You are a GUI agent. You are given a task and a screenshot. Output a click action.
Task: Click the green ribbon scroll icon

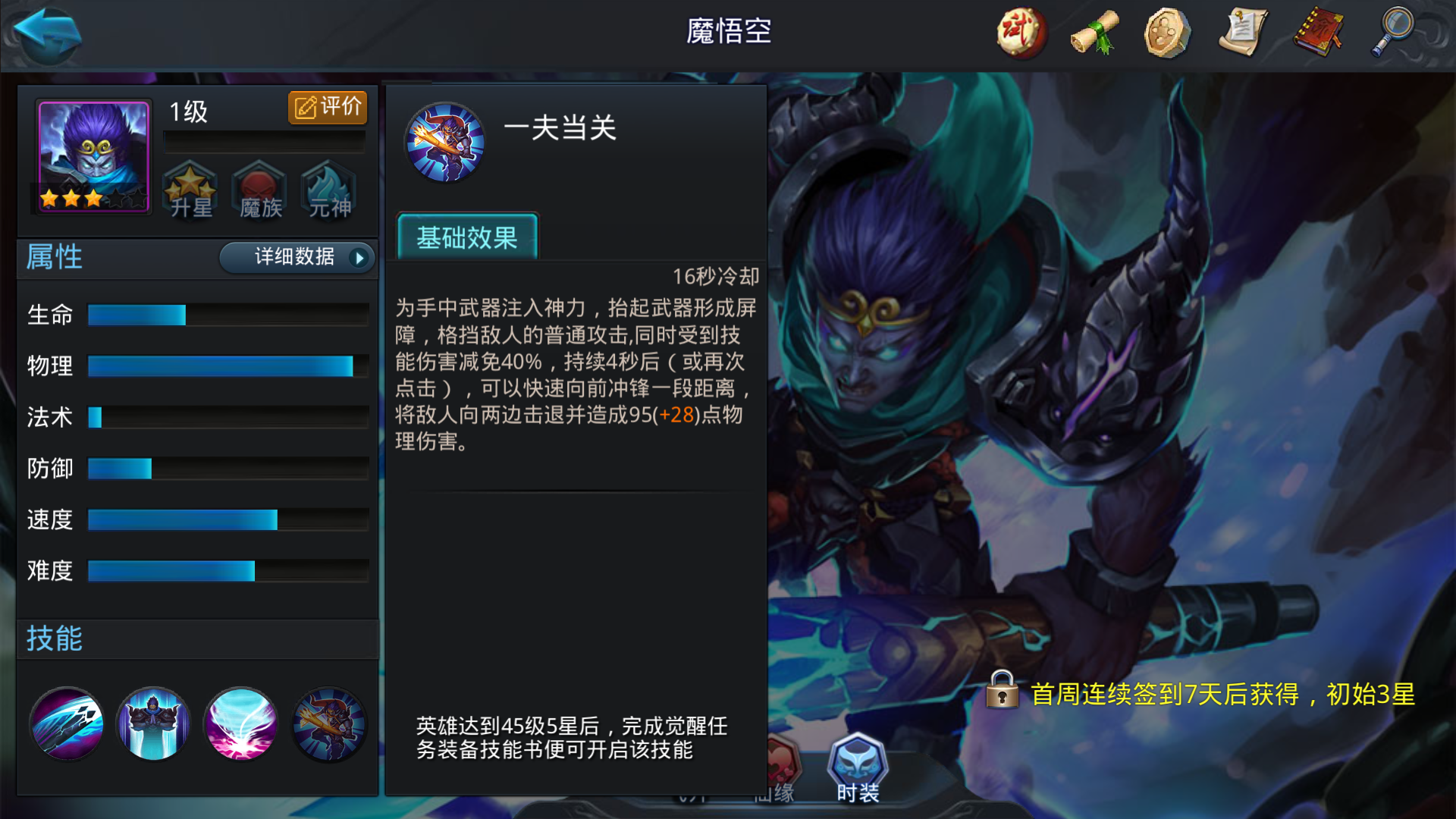1094,33
